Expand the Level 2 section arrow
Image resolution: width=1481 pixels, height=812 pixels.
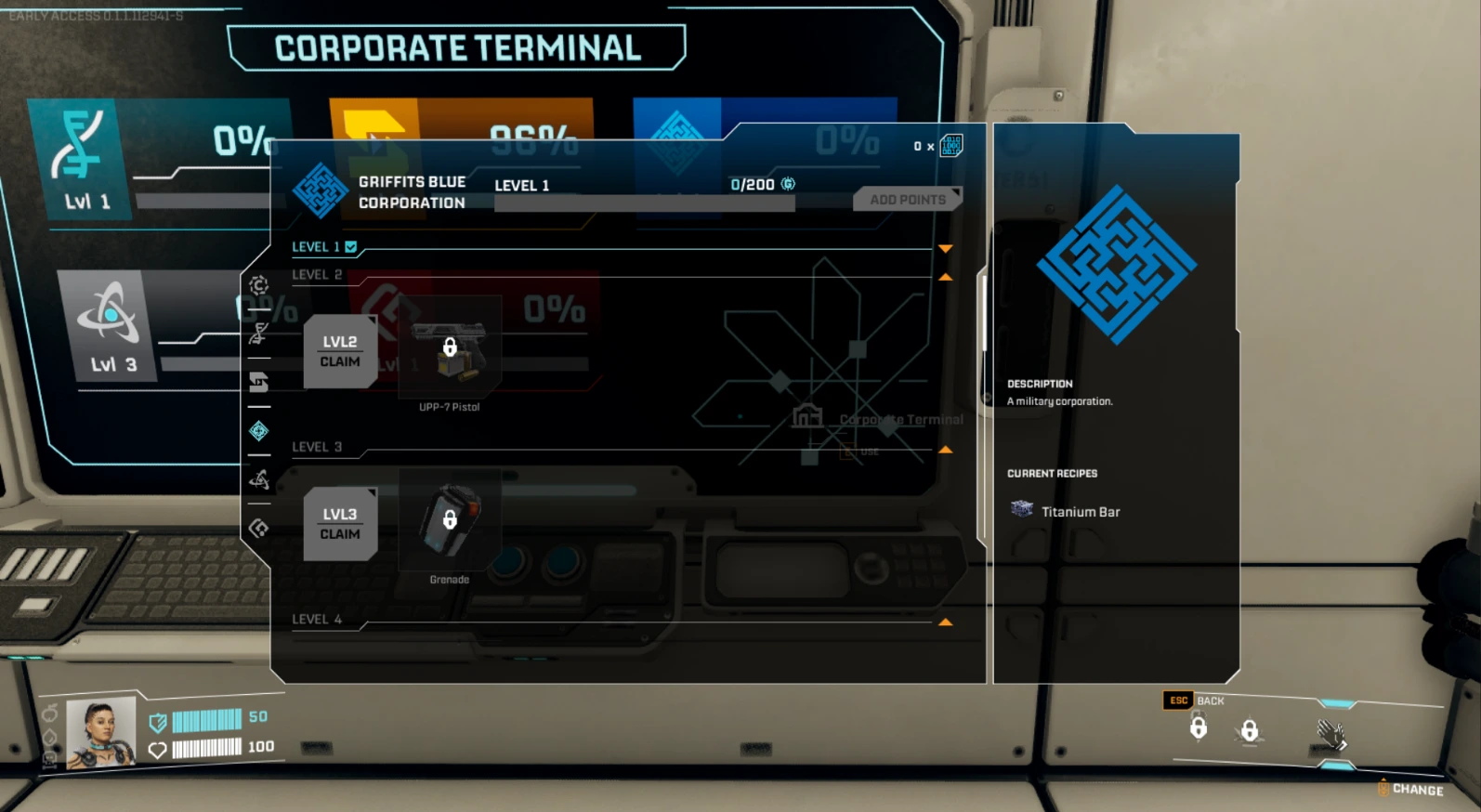(x=946, y=276)
